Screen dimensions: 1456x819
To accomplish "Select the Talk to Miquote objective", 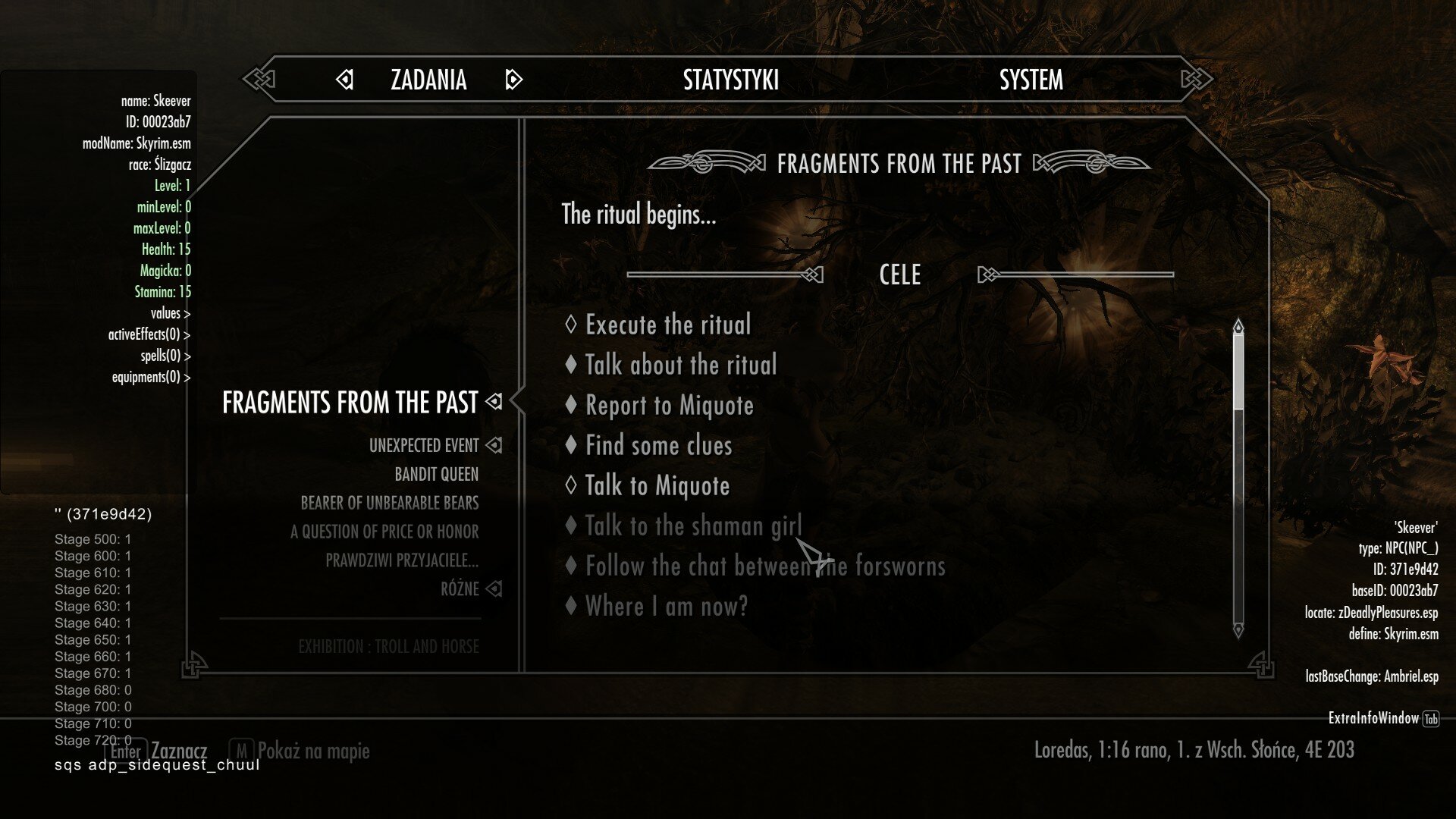I will 657,485.
